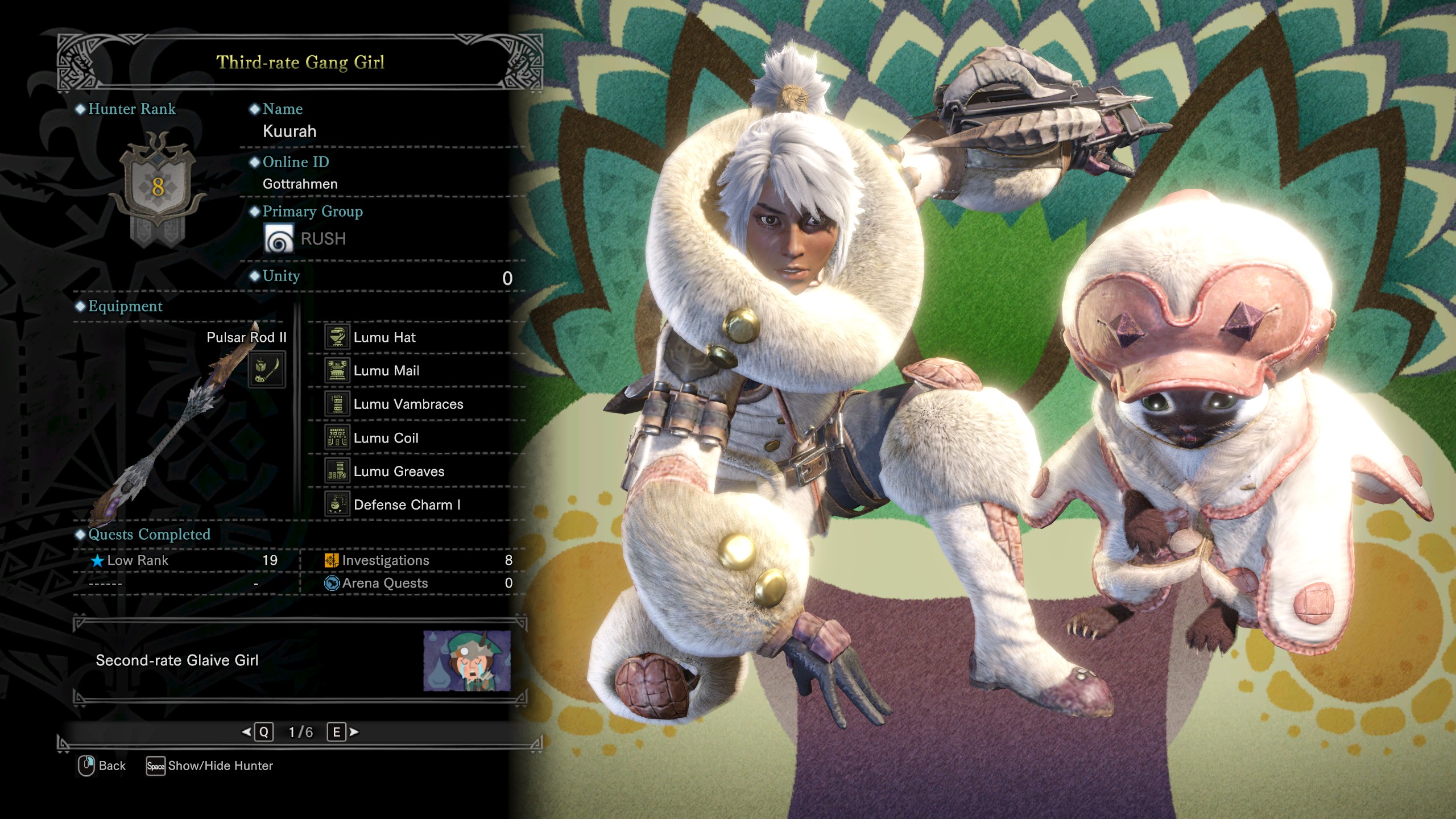1456x819 pixels.
Task: Click the insect glaive weapon type icon
Action: [267, 370]
